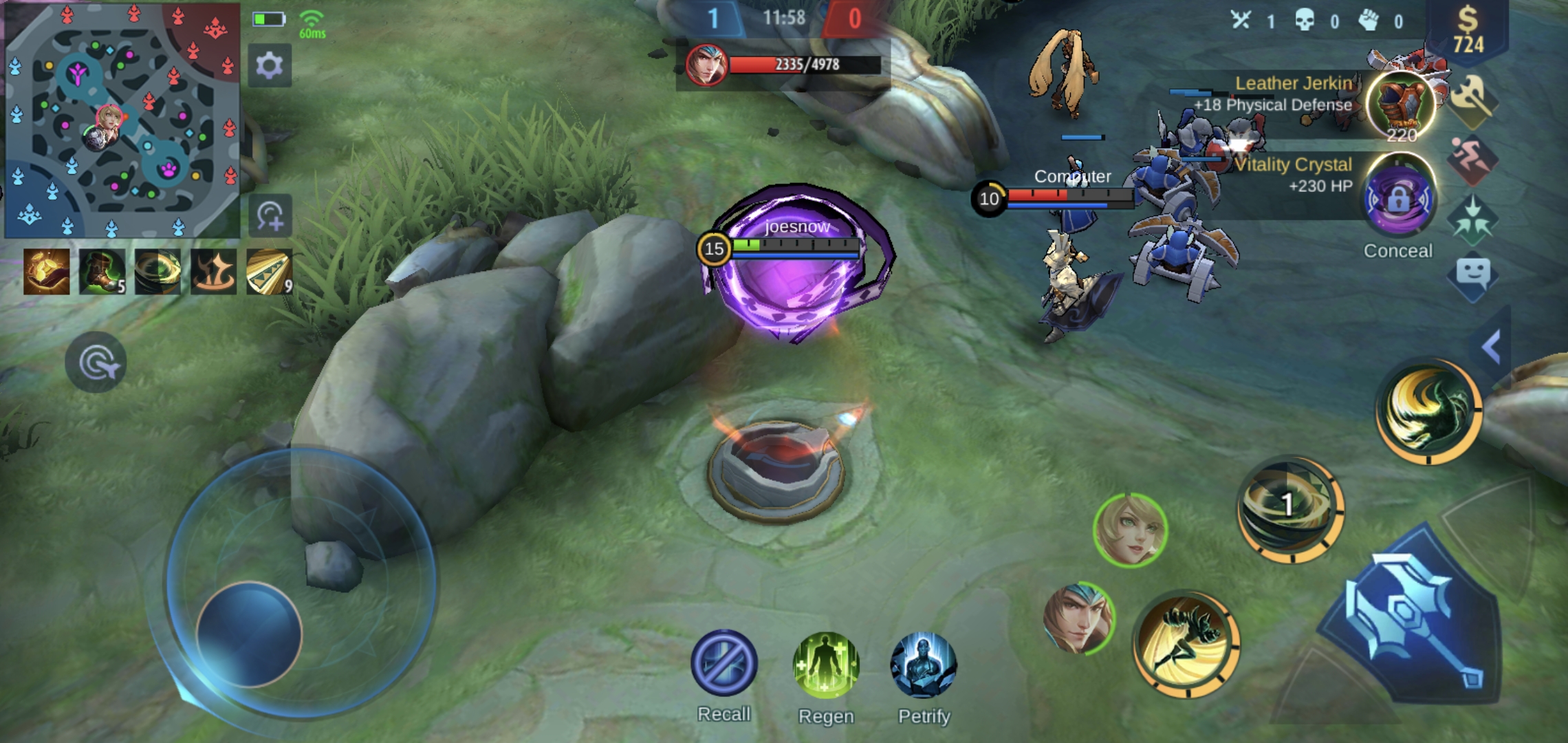1568x743 pixels.
Task: Toggle the spiral cursor targeting mode button
Action: tap(96, 363)
